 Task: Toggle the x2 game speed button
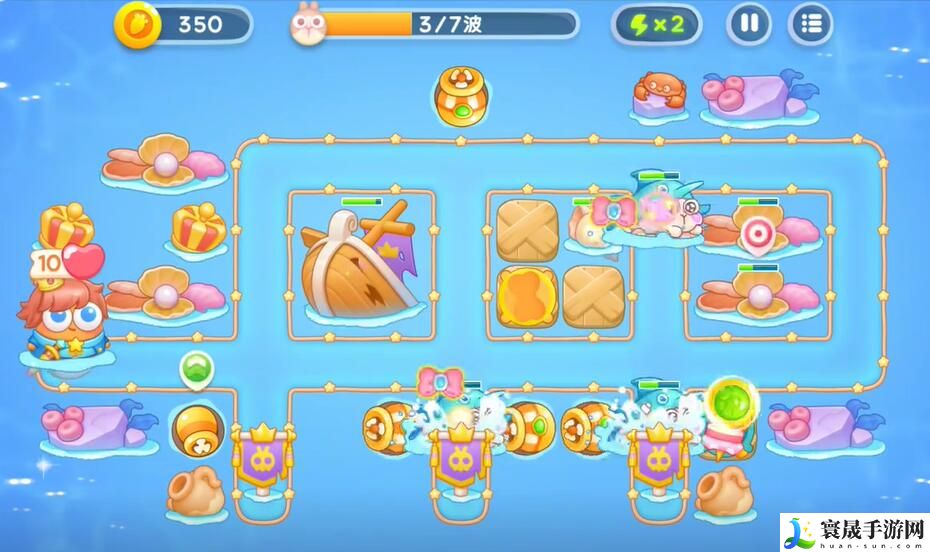tap(656, 24)
